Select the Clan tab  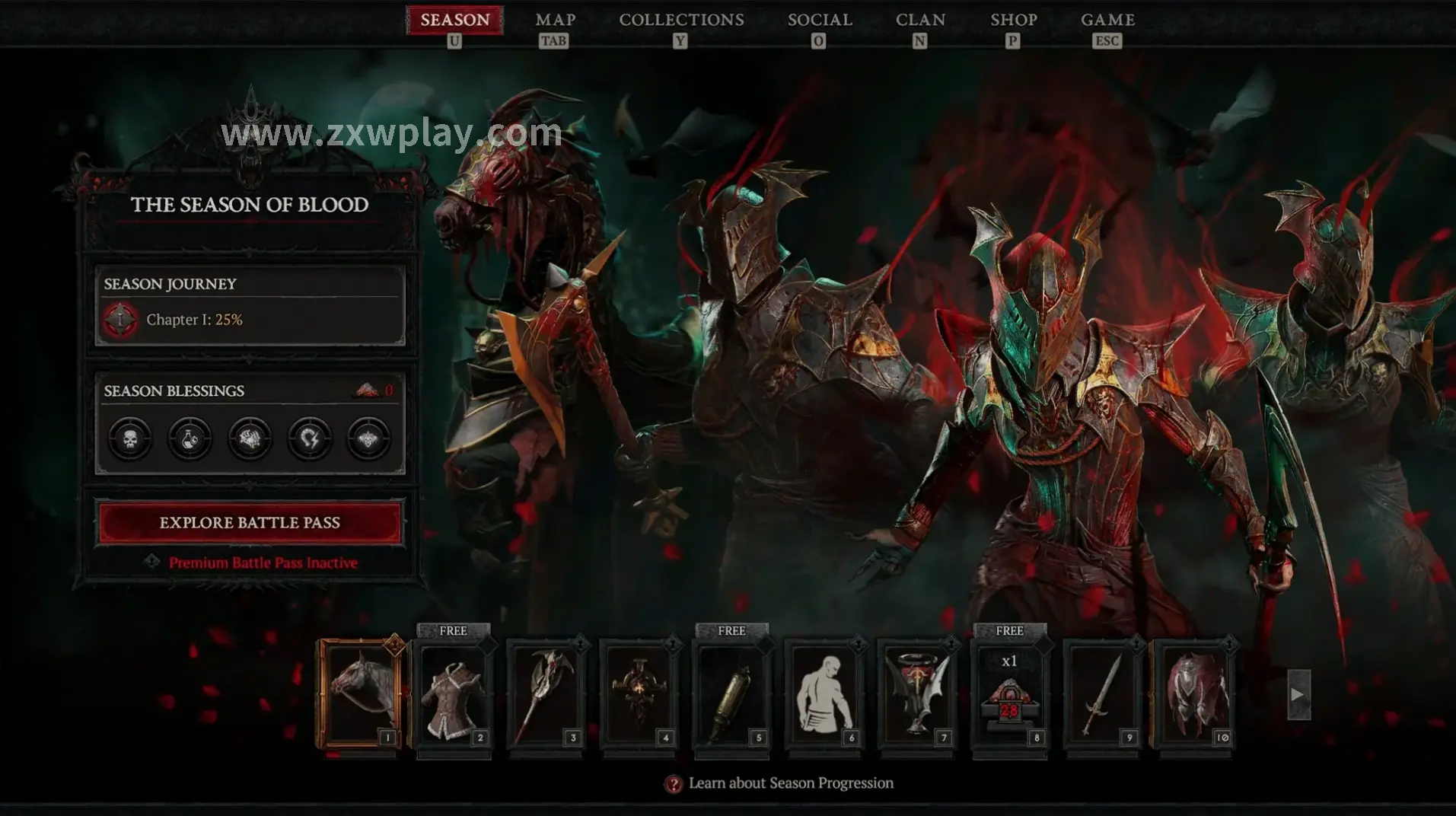(920, 21)
